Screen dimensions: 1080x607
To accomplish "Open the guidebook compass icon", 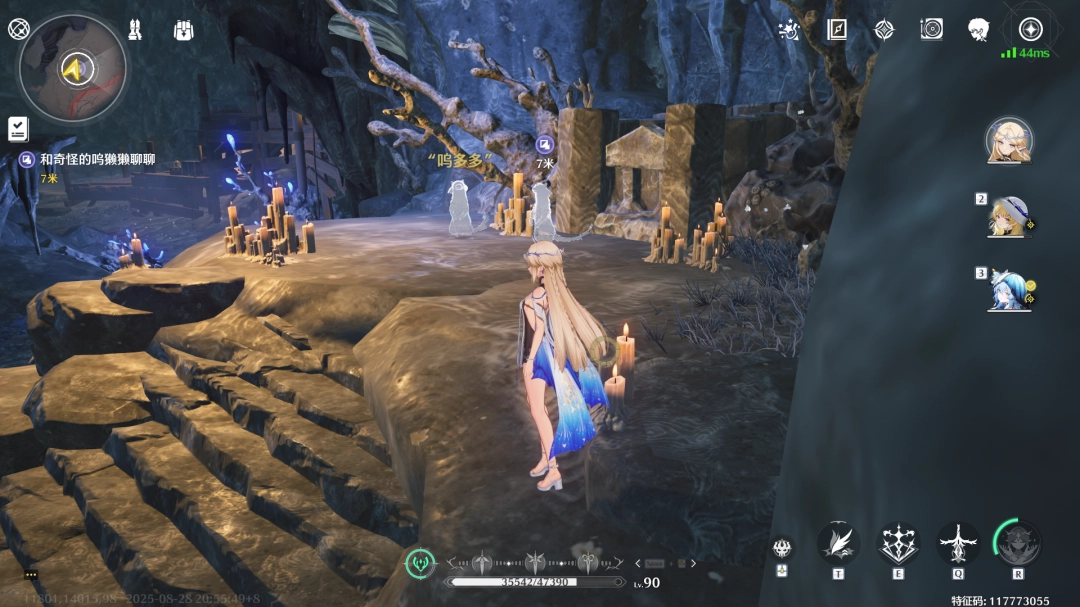I will 837,29.
